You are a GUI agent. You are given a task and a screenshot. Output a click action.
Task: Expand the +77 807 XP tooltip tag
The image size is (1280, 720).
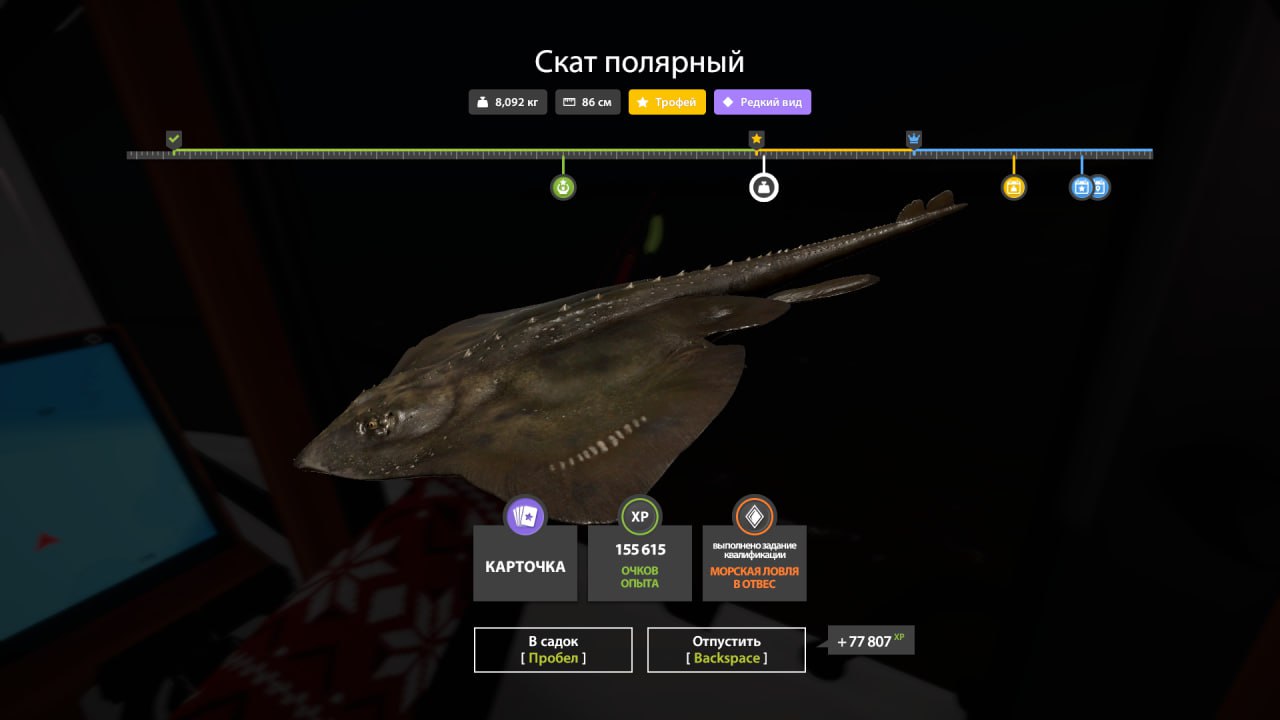(x=869, y=640)
